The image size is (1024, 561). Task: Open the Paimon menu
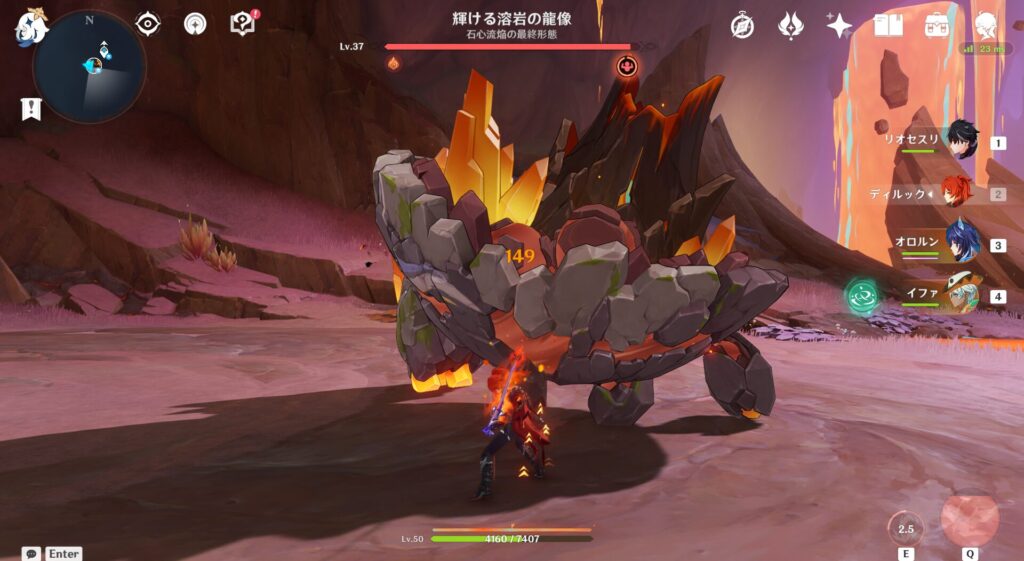click(x=30, y=27)
